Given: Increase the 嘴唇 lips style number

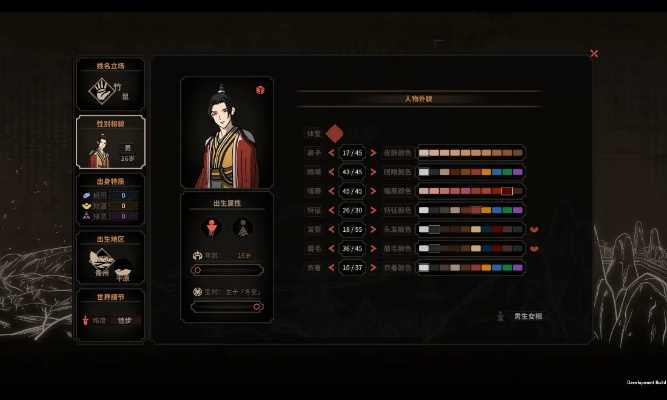Looking at the screenshot, I should [373, 191].
